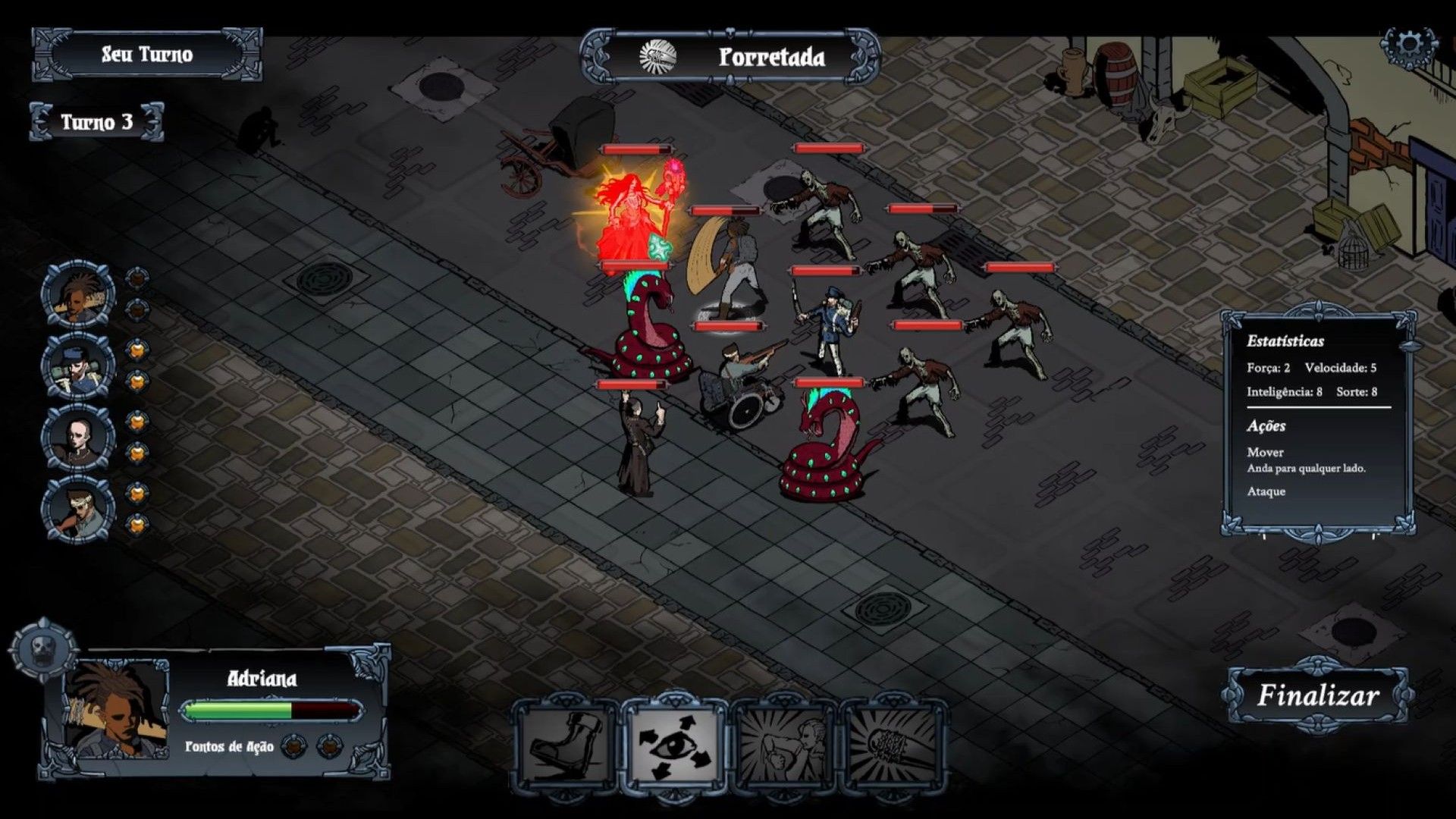1456x819 pixels.
Task: Collapse the Turno 3 indicator
Action: [99, 121]
